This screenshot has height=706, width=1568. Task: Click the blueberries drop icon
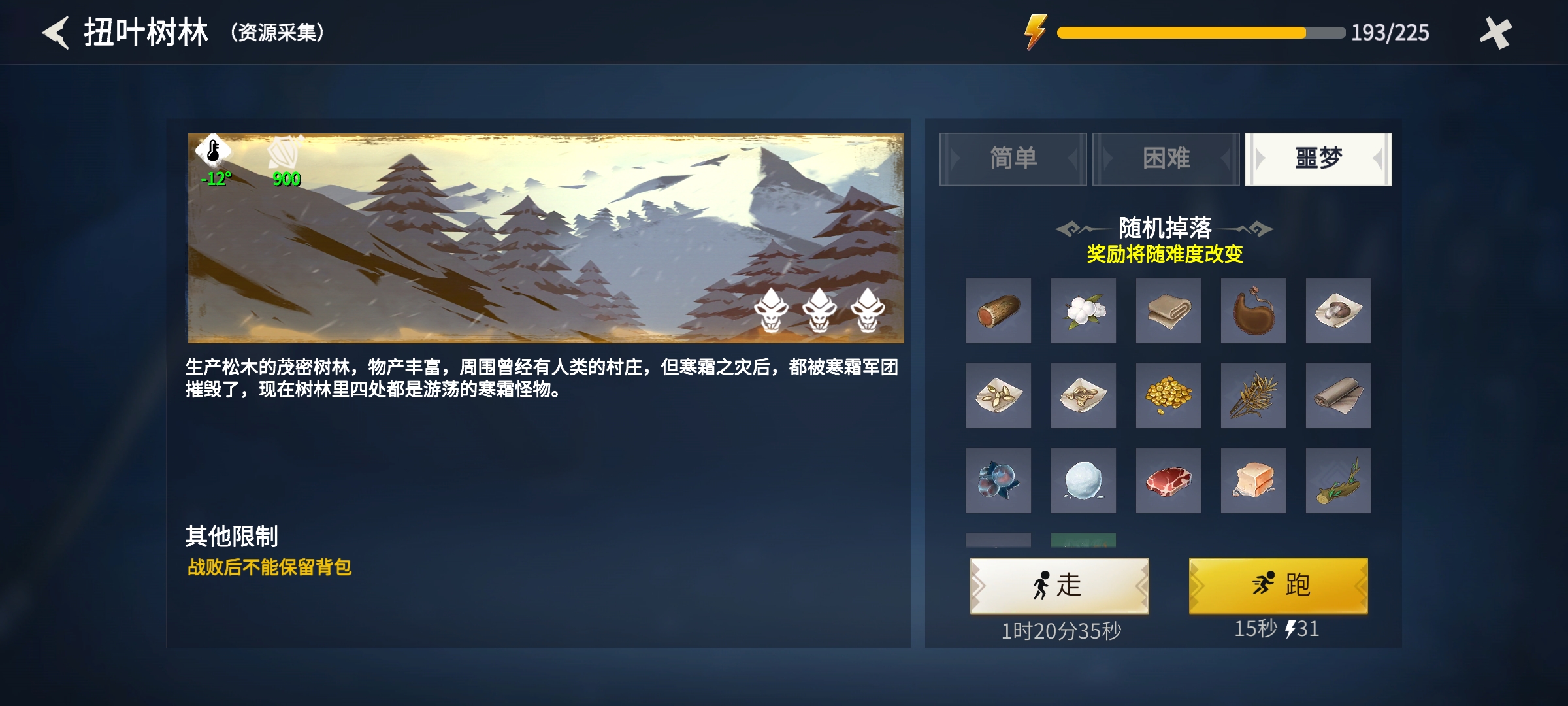click(998, 482)
